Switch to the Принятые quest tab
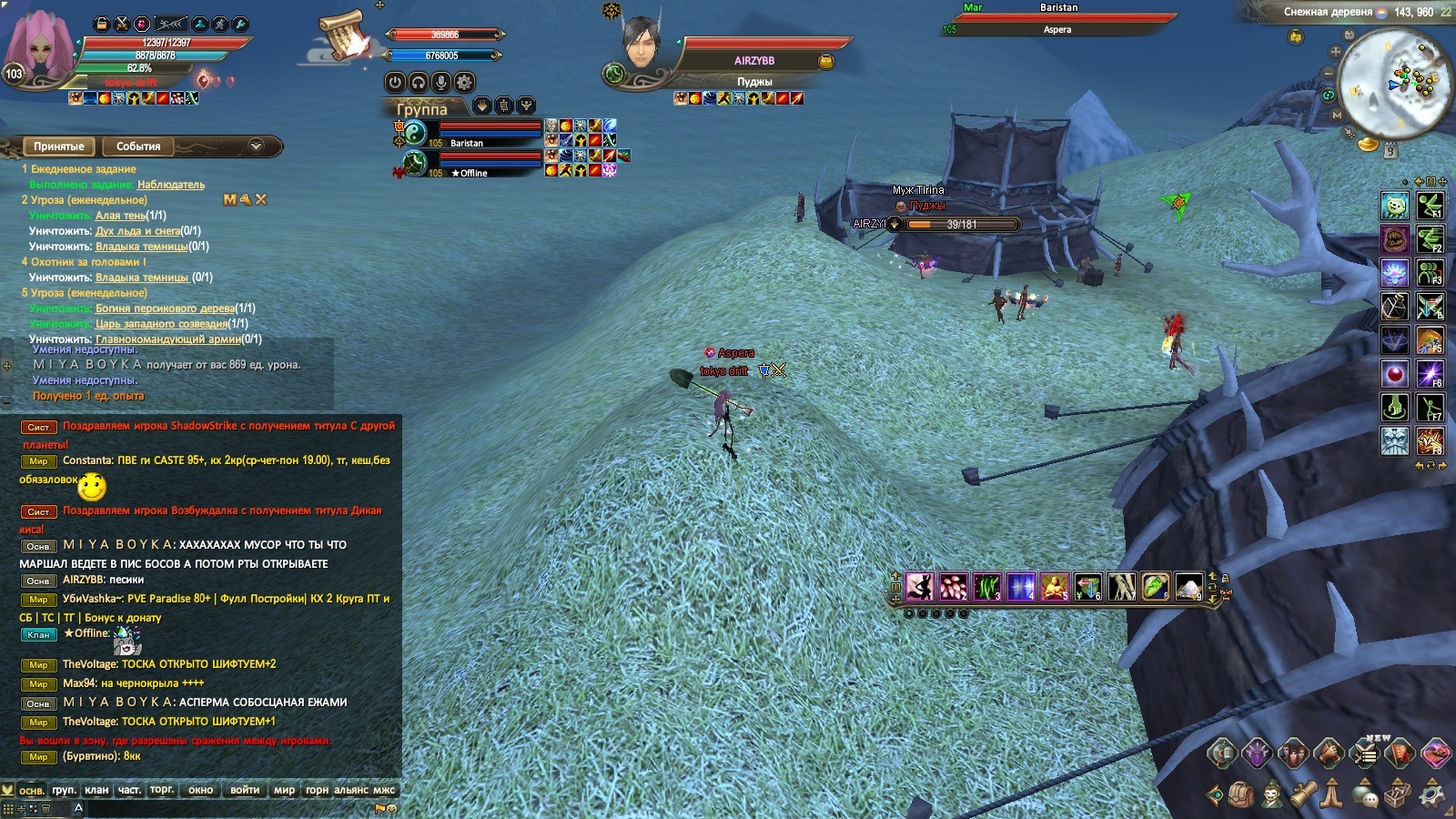 [58, 147]
